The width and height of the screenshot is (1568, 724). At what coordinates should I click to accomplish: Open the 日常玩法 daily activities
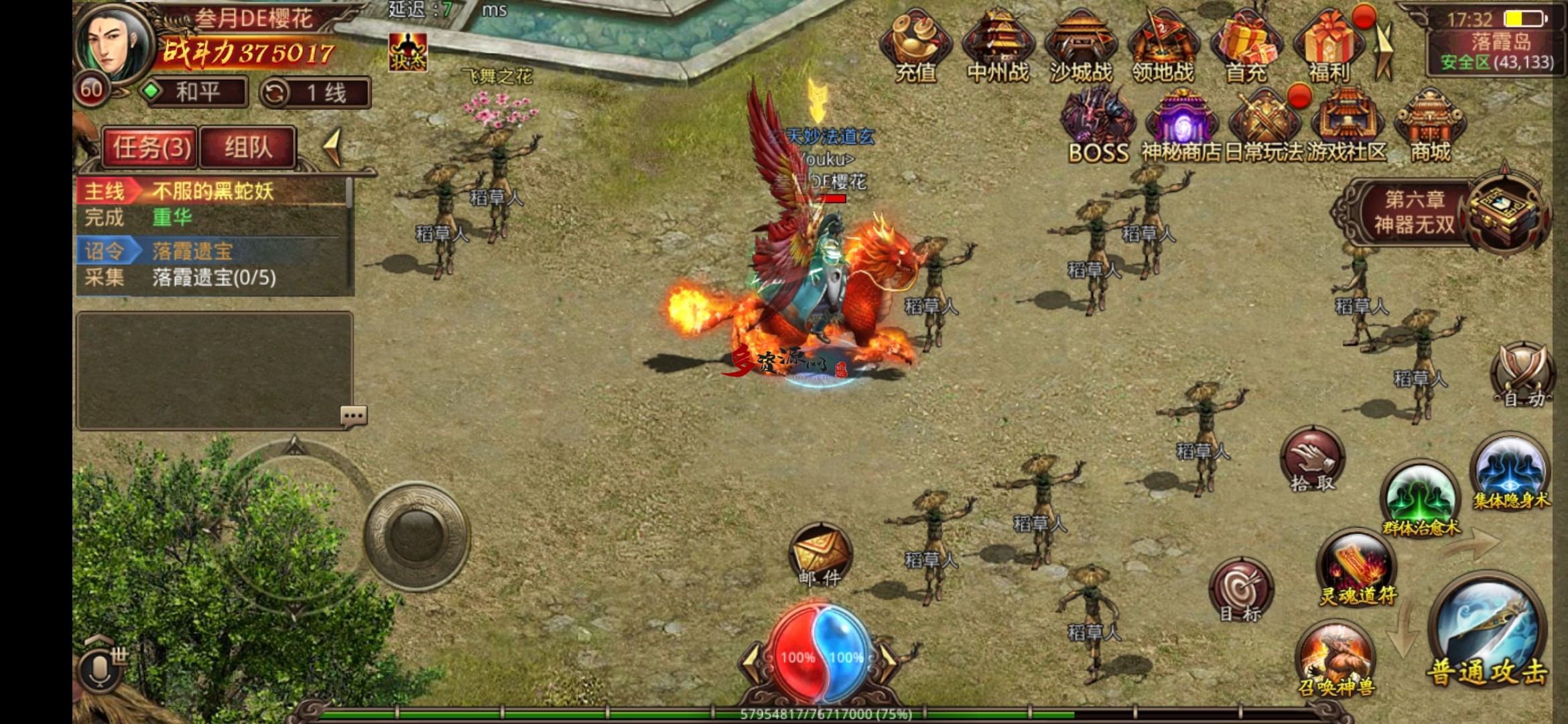click(x=1264, y=127)
